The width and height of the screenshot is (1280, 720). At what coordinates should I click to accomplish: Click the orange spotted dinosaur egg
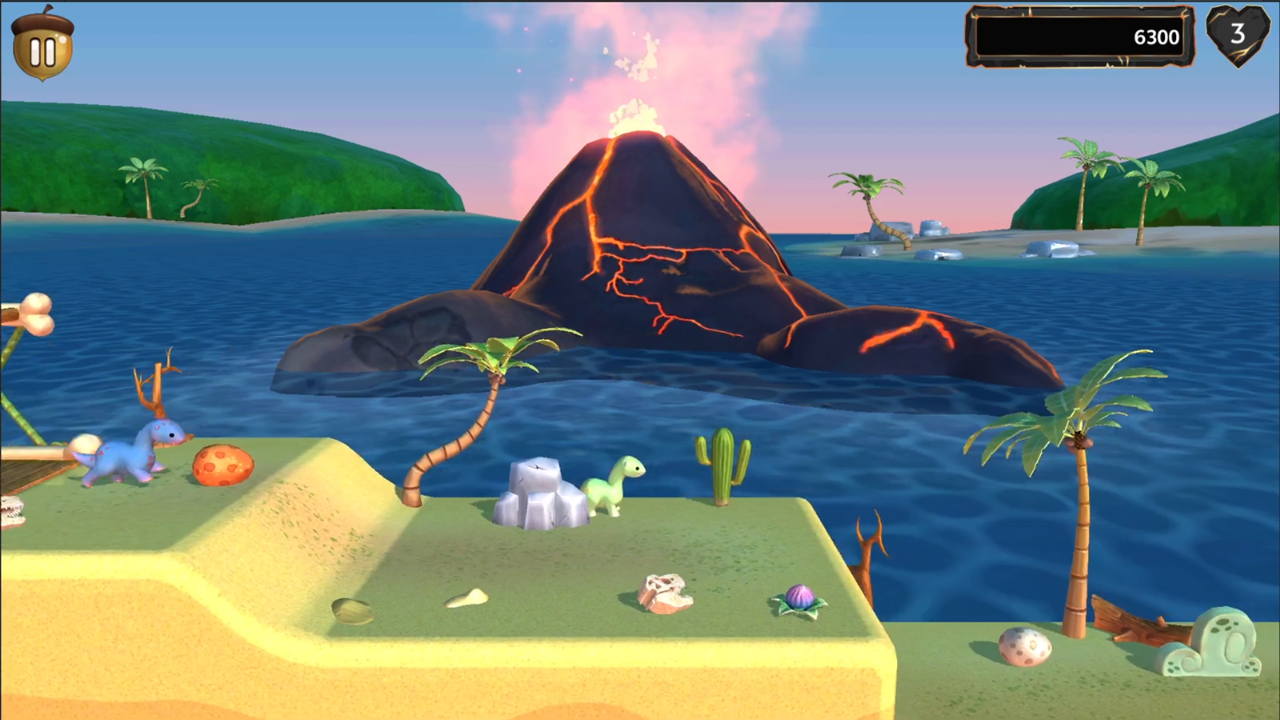tap(222, 465)
